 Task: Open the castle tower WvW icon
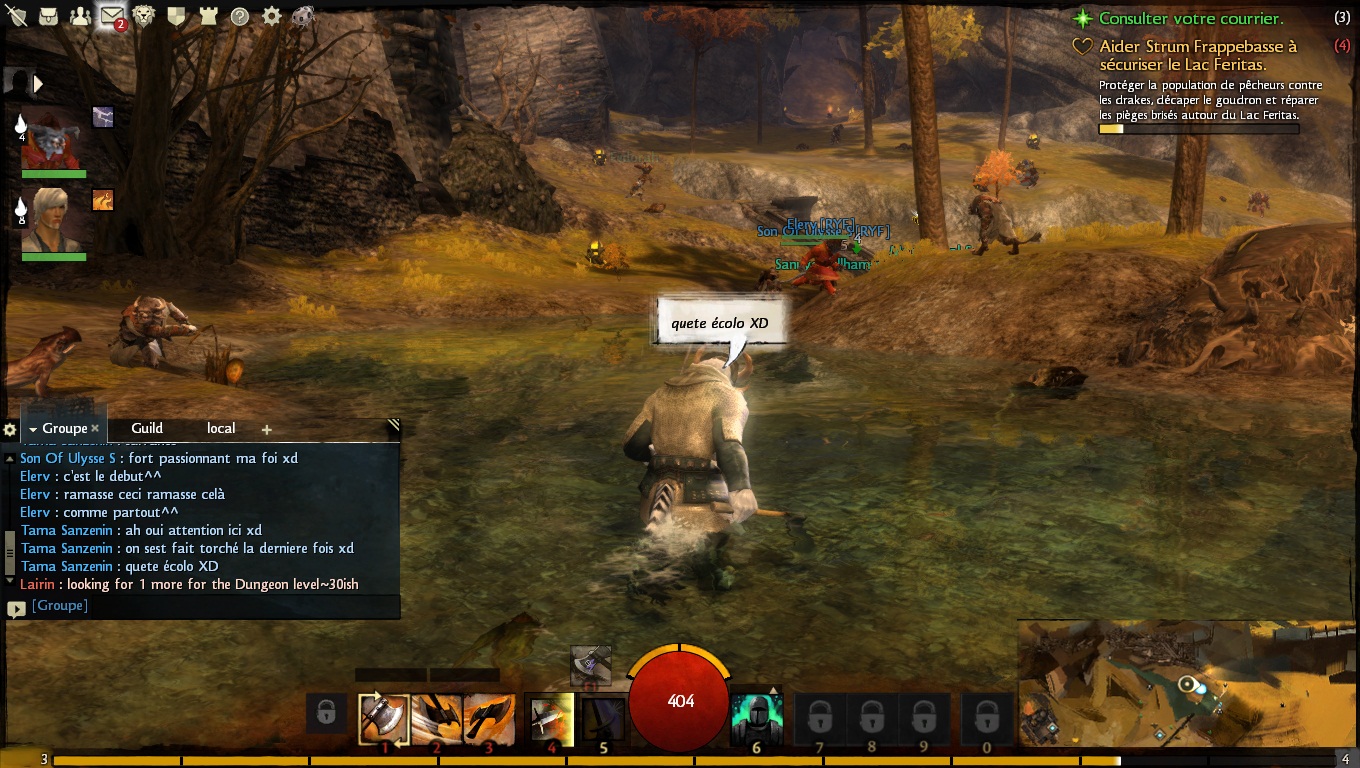tap(207, 16)
